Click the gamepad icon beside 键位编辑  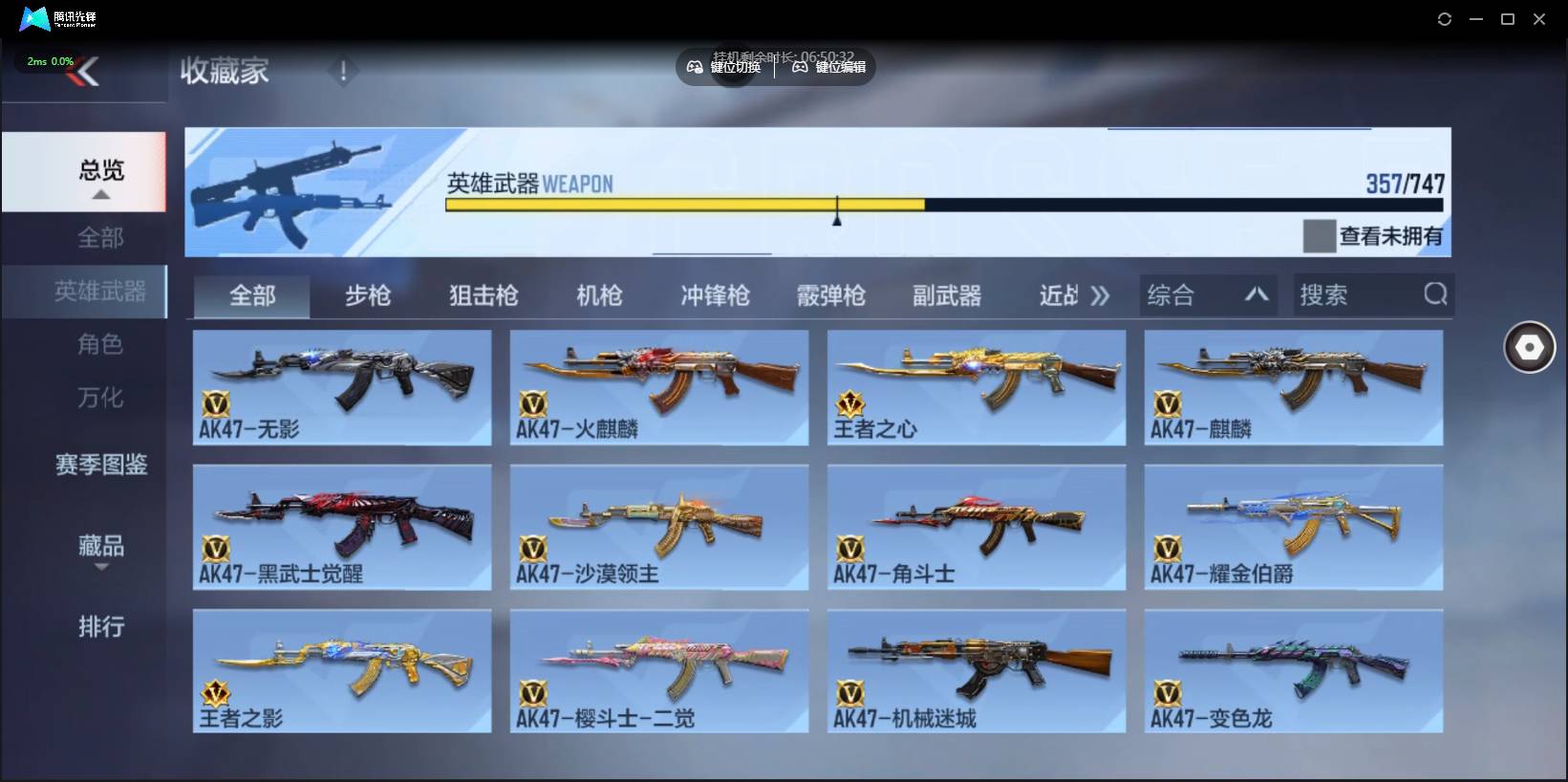[x=800, y=67]
